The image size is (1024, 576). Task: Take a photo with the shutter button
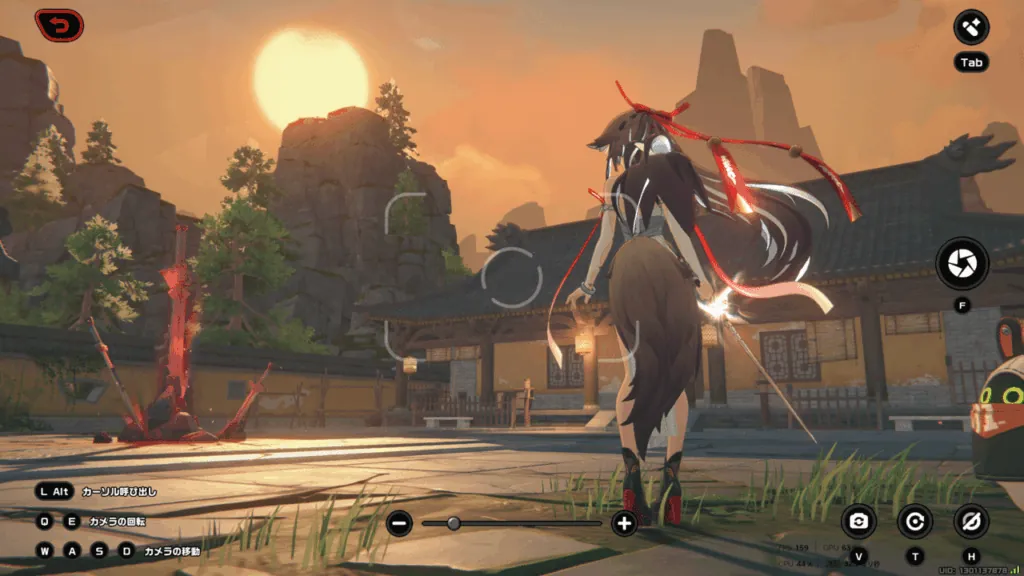pos(962,263)
